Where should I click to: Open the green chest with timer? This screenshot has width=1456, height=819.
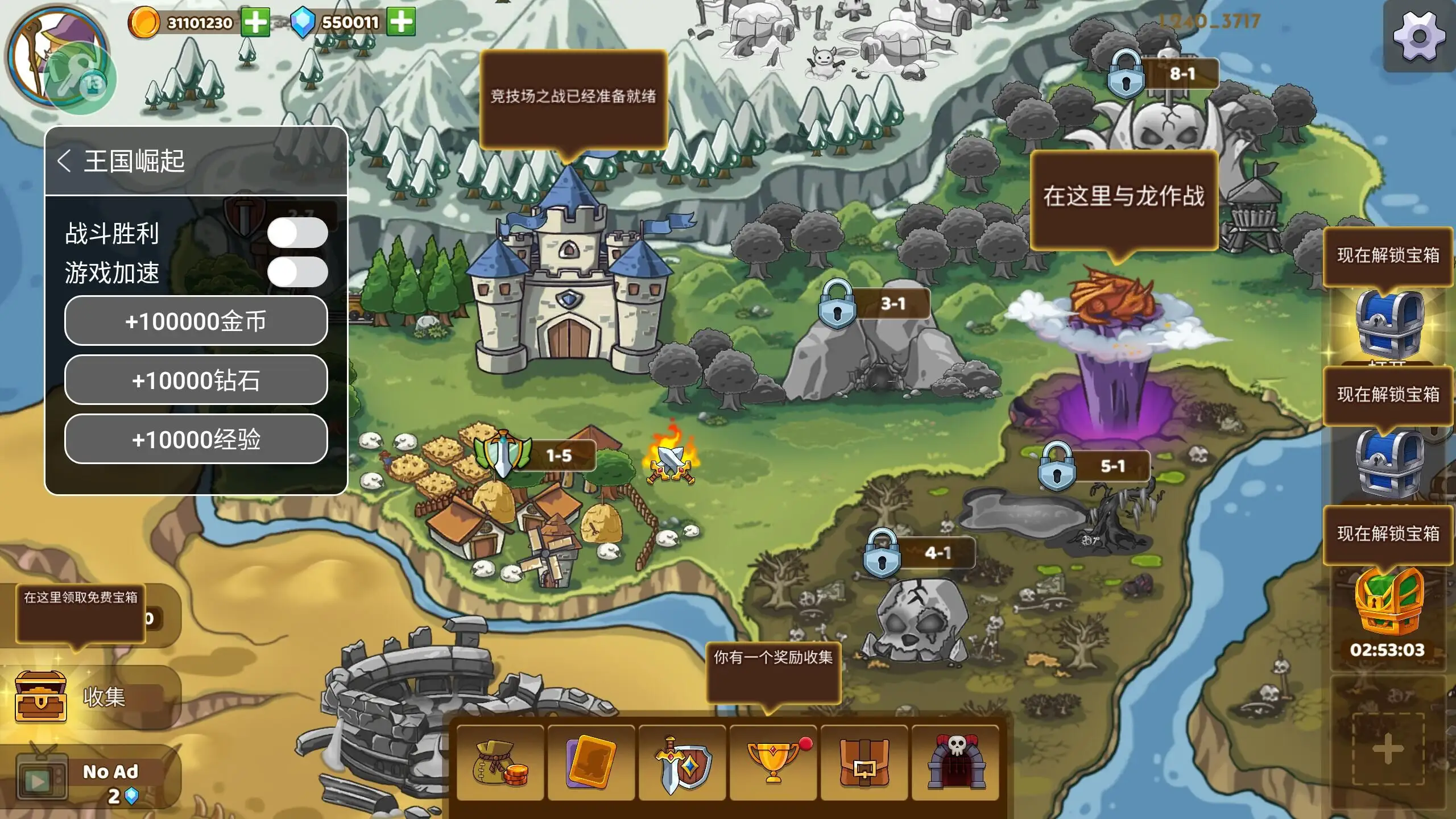point(1388,603)
